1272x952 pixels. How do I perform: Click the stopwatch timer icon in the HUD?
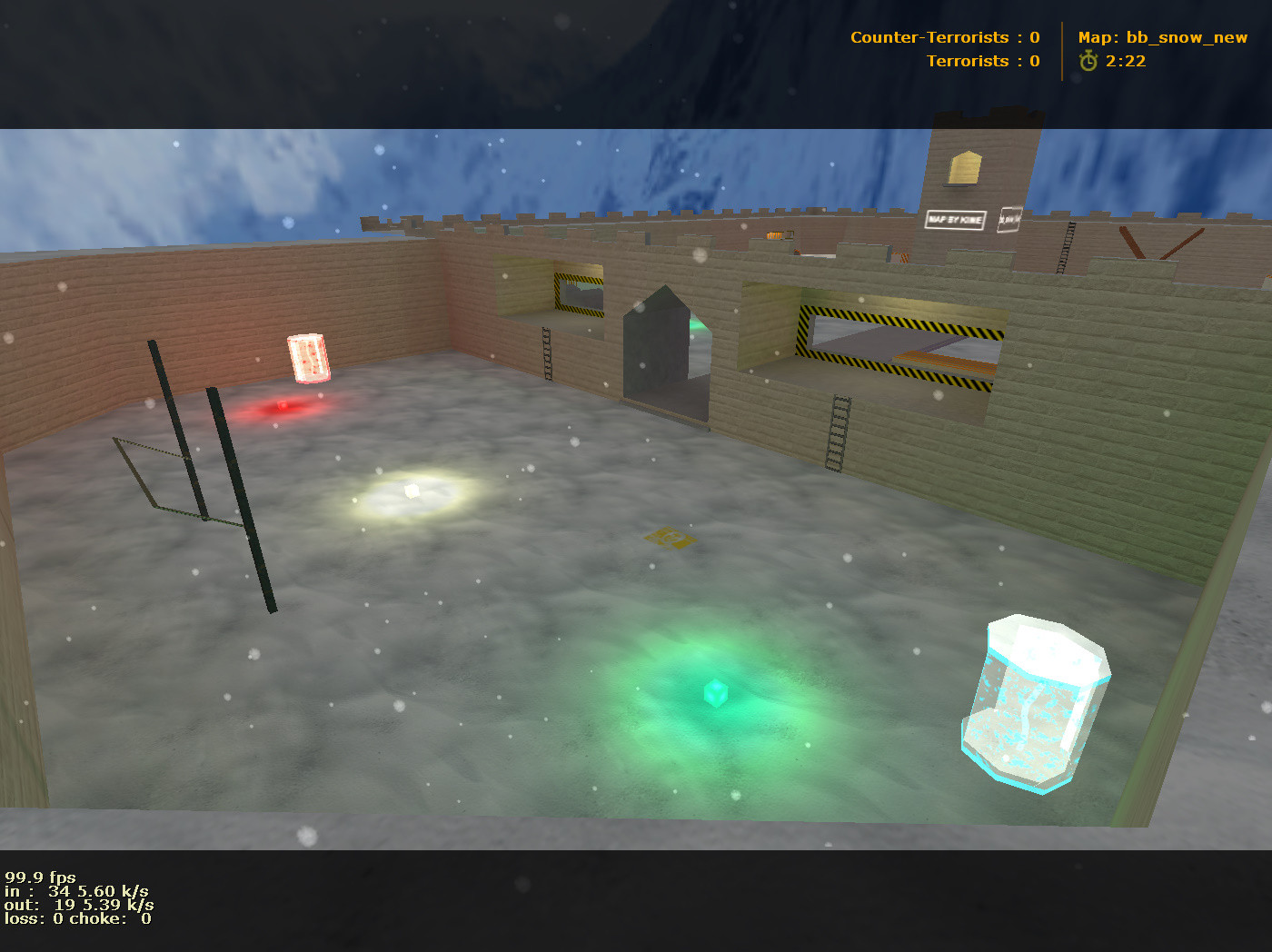1088,61
